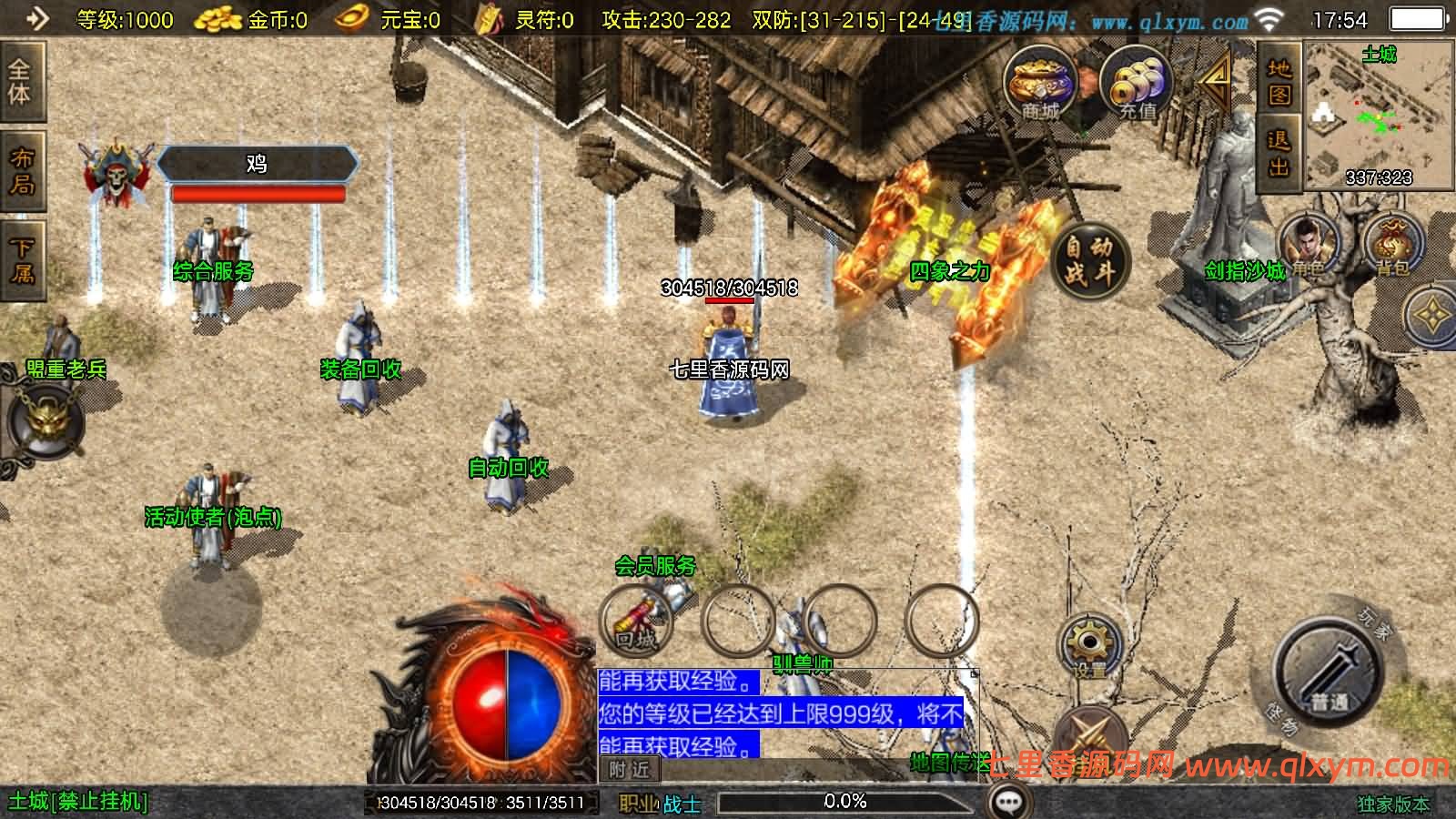1456x819 pixels.
Task: Select the 下属 subordinates tab
Action: (x=20, y=260)
